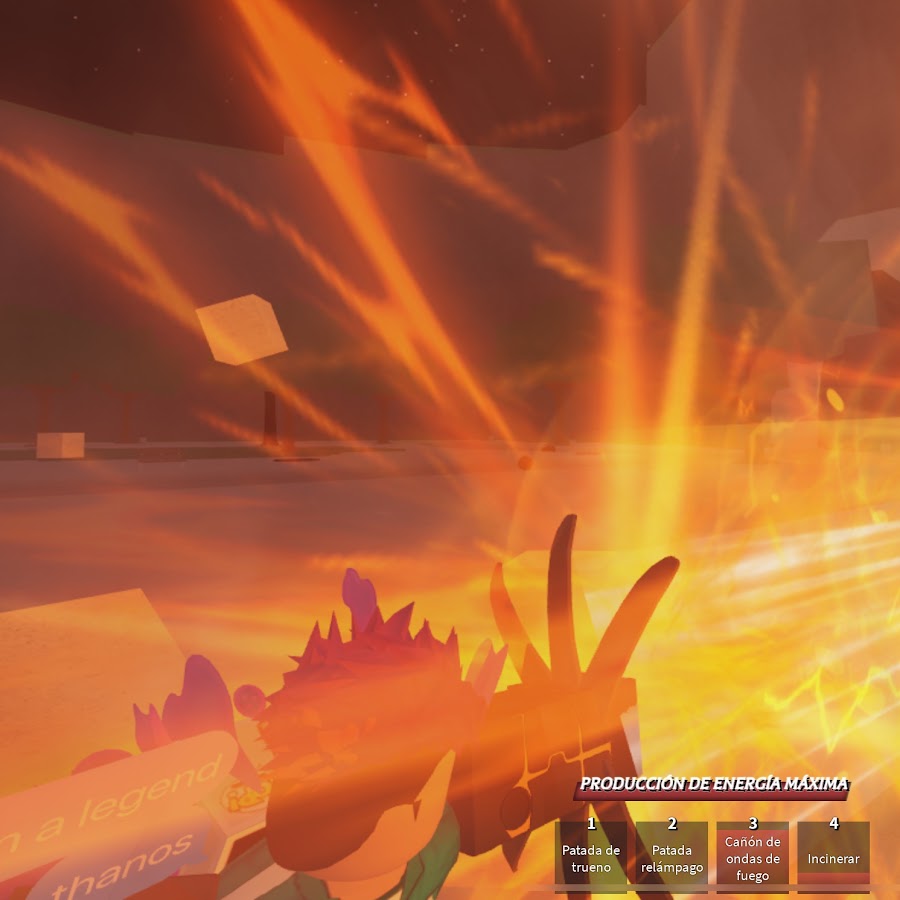Trigger the Incinerar skill slot
The height and width of the screenshot is (900, 900).
click(833, 852)
